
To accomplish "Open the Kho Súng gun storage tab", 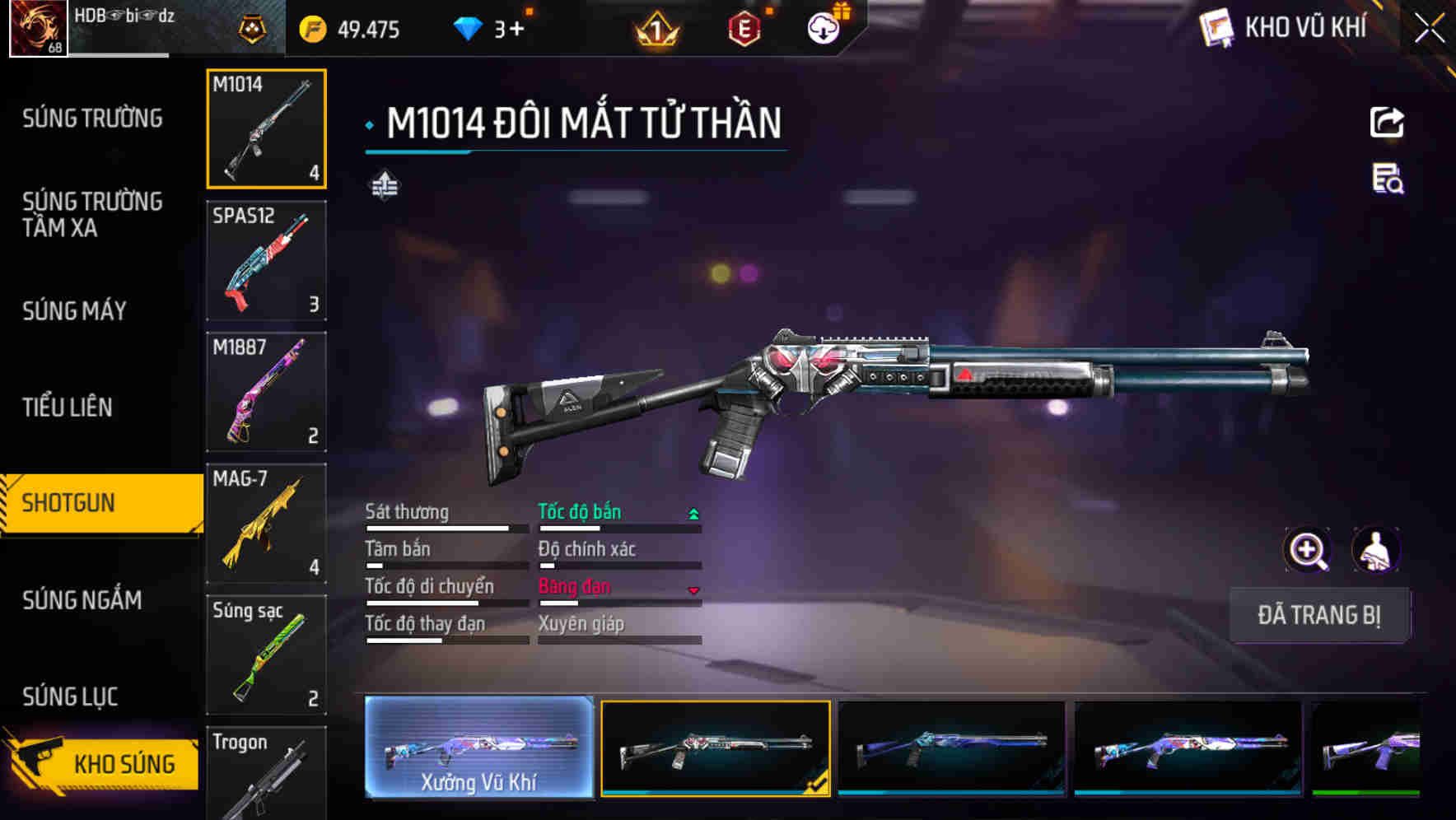I will click(x=103, y=763).
